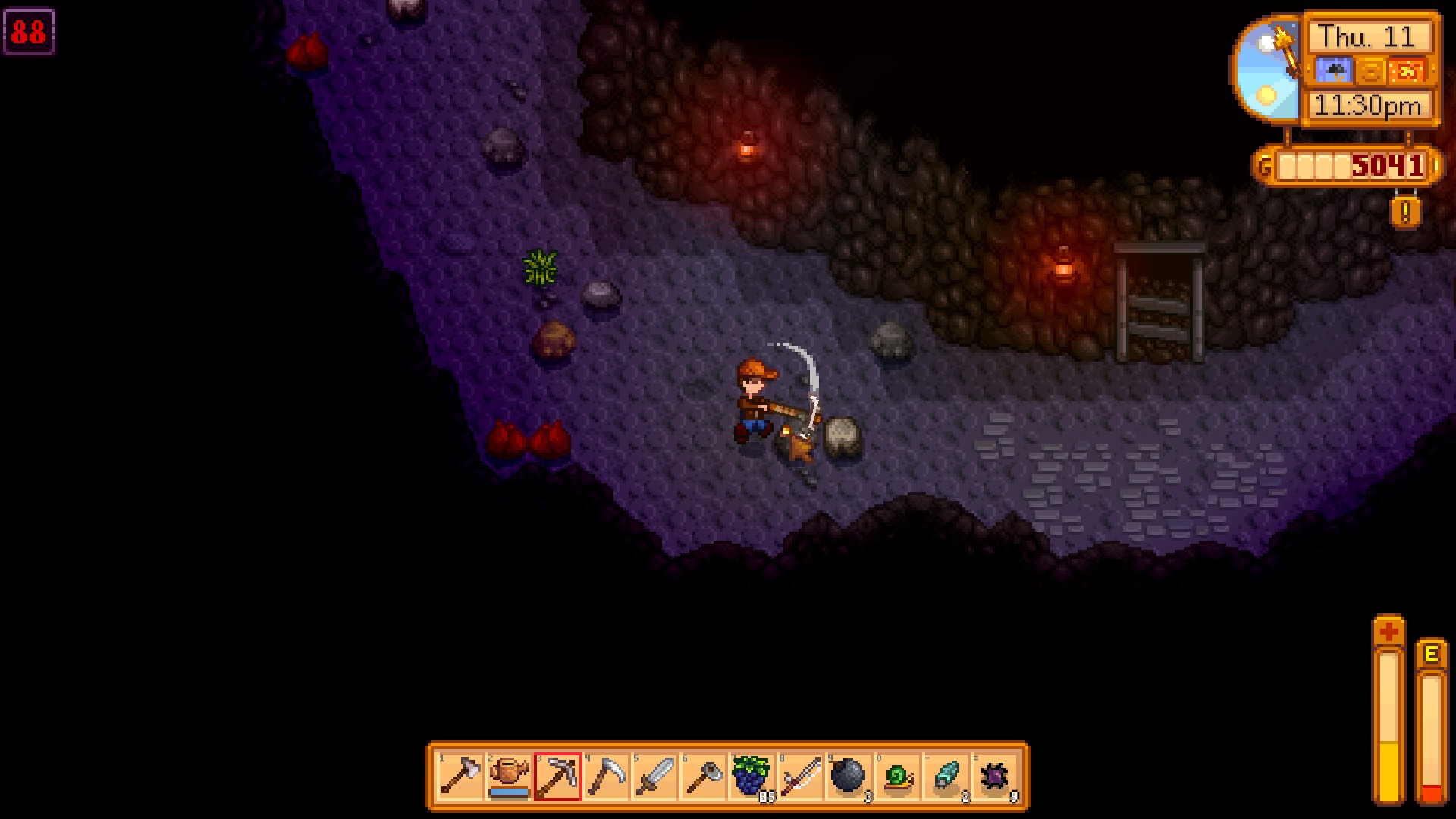The image size is (1456, 819).
Task: Pick the grapes stack in the hotbar
Action: tap(752, 777)
